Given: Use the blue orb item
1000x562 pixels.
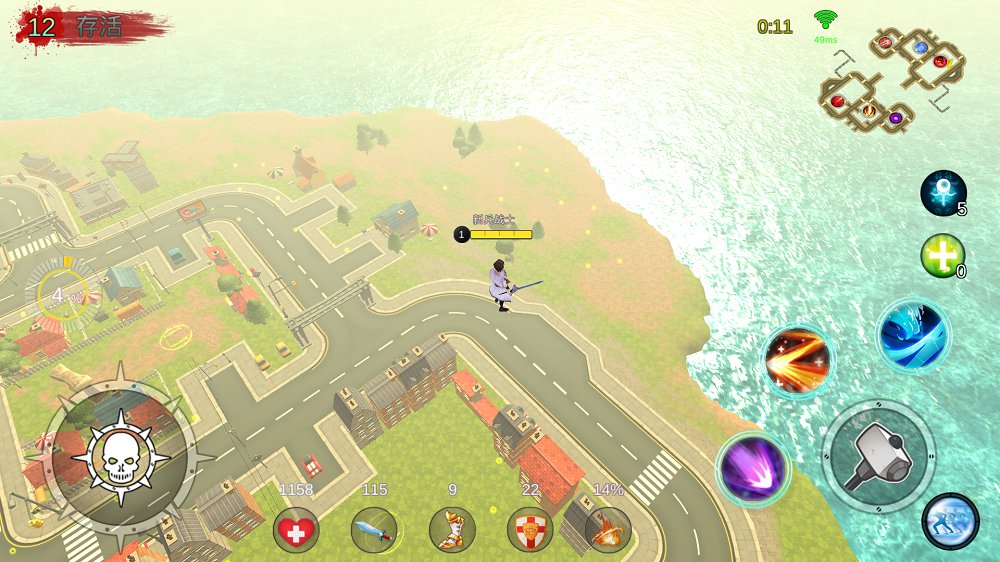Looking at the screenshot, I should 942,192.
